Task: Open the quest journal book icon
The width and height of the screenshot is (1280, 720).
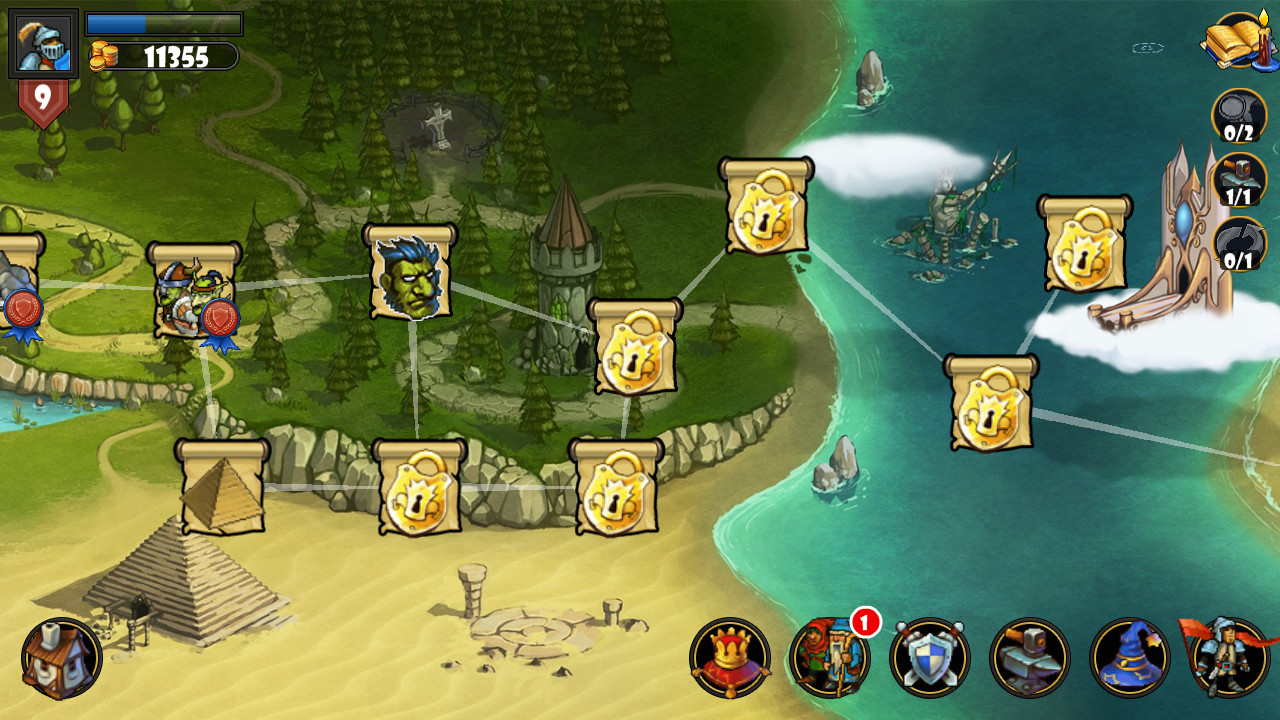Action: tap(1230, 42)
